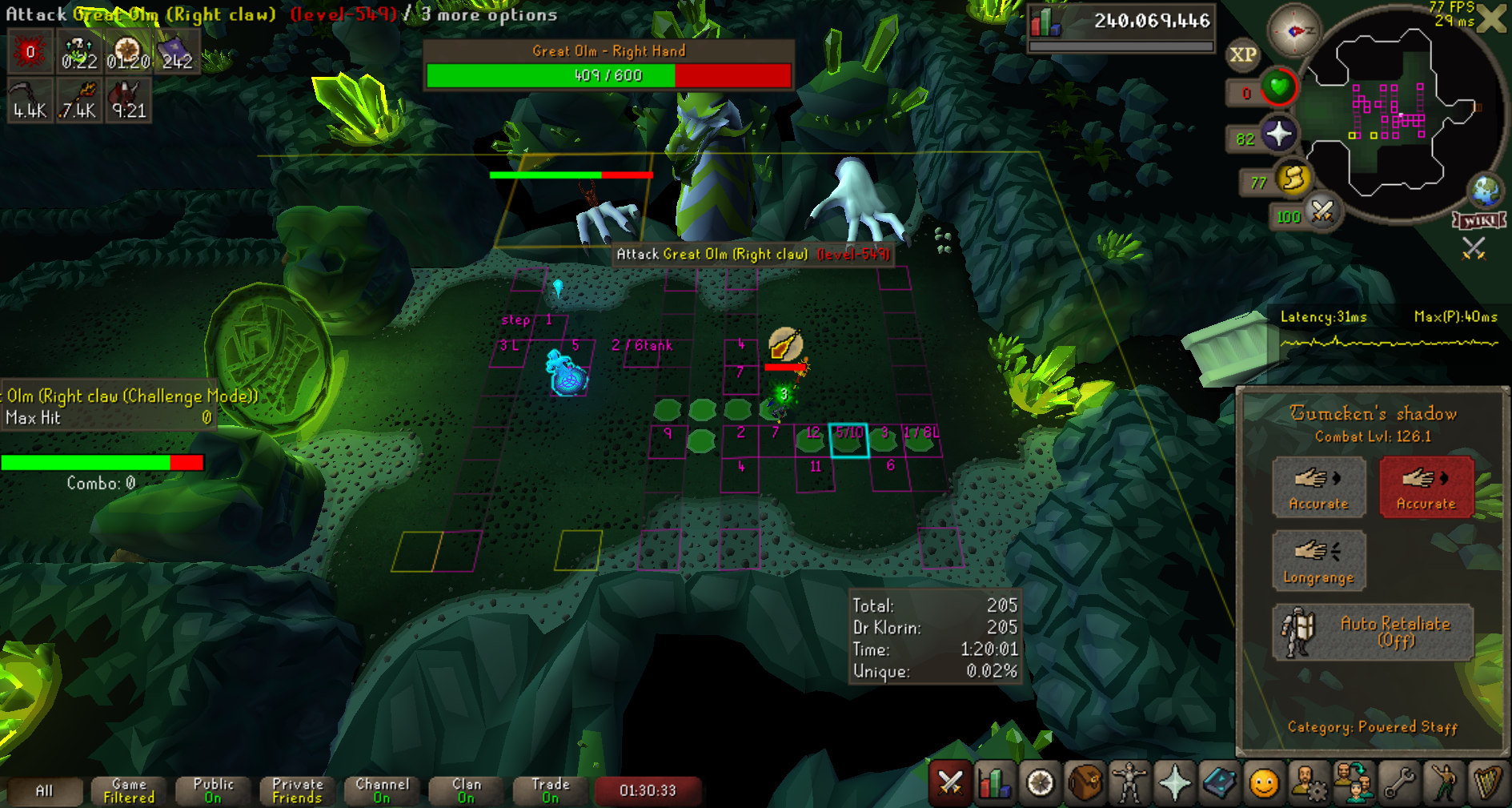
Task: Click the Wiki lookup banner
Action: pyautogui.click(x=1478, y=220)
